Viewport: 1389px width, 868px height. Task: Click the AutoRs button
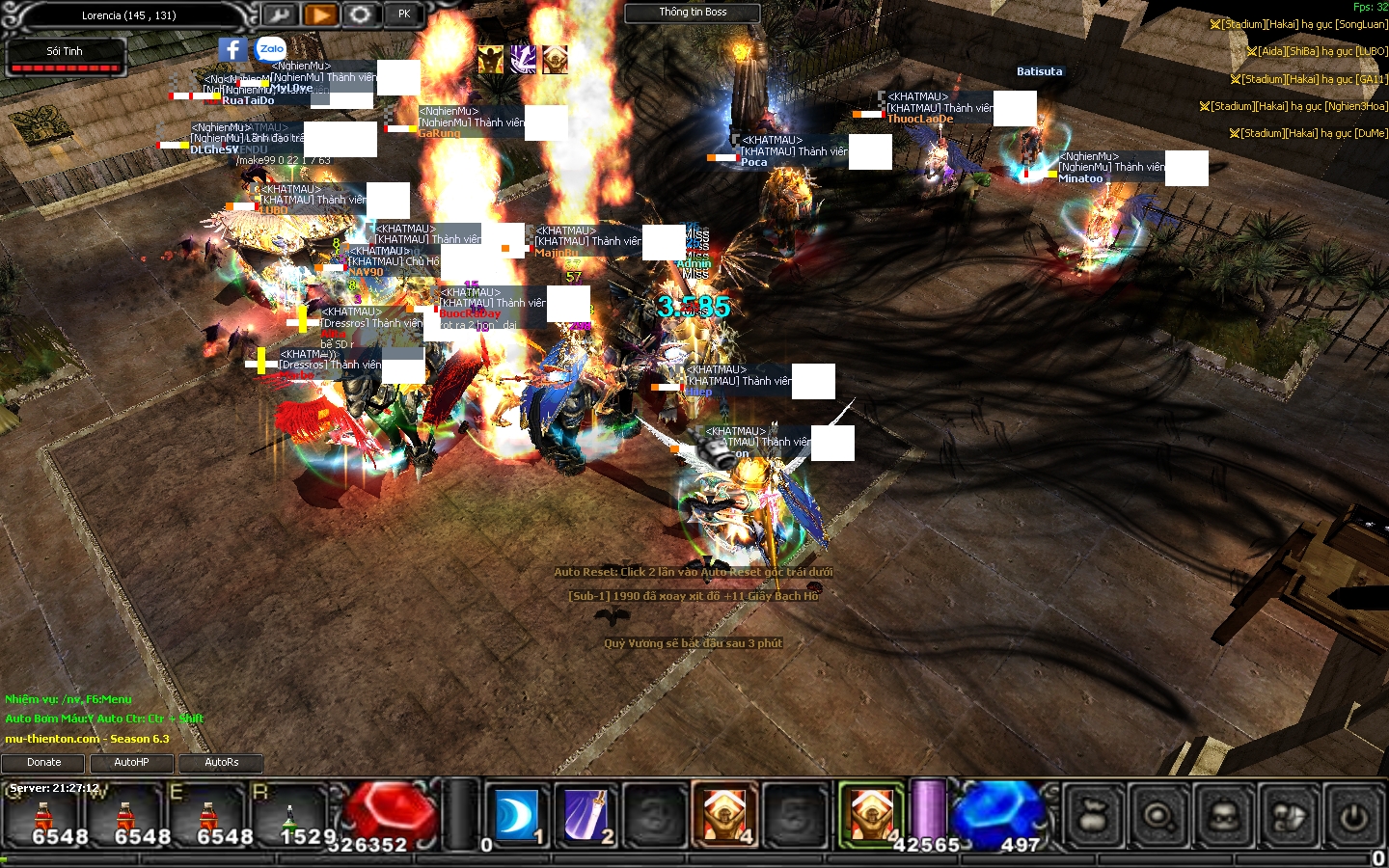(221, 763)
